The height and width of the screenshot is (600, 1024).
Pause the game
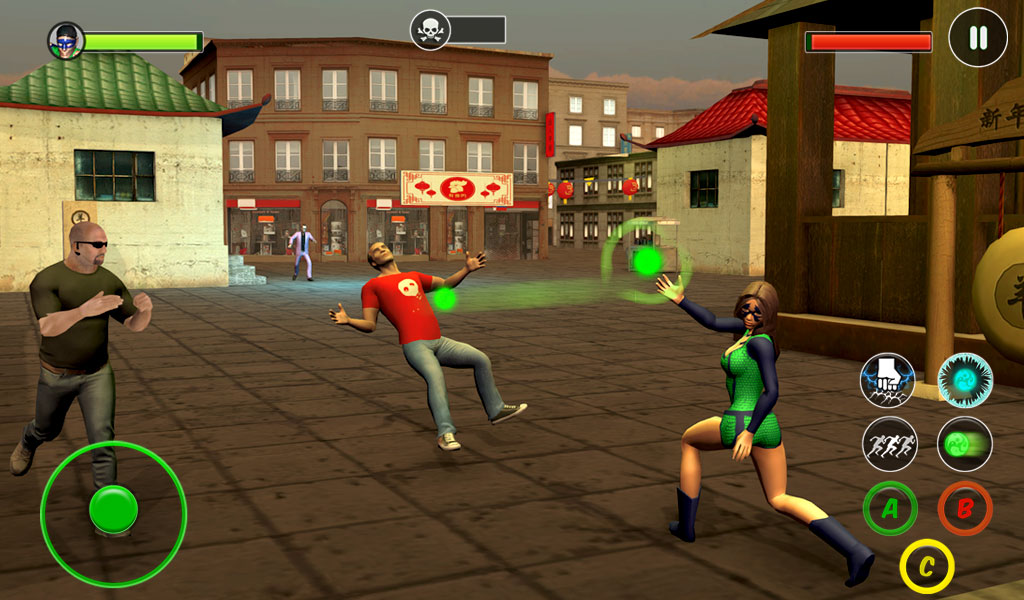pos(978,38)
